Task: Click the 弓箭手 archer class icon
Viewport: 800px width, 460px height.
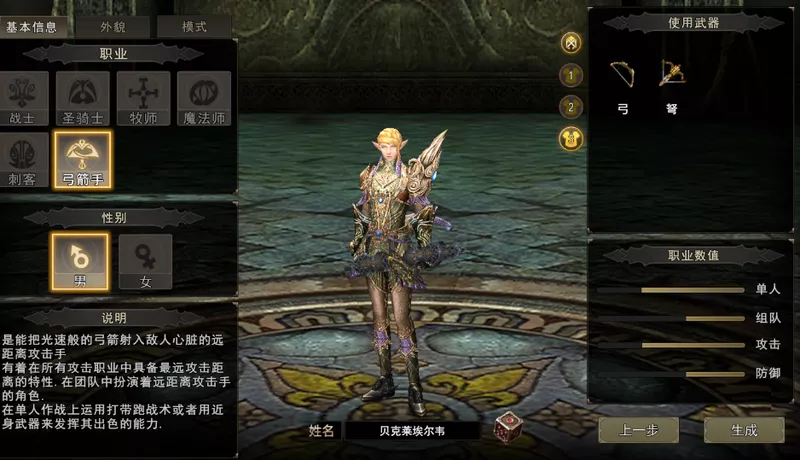Action: click(x=83, y=160)
